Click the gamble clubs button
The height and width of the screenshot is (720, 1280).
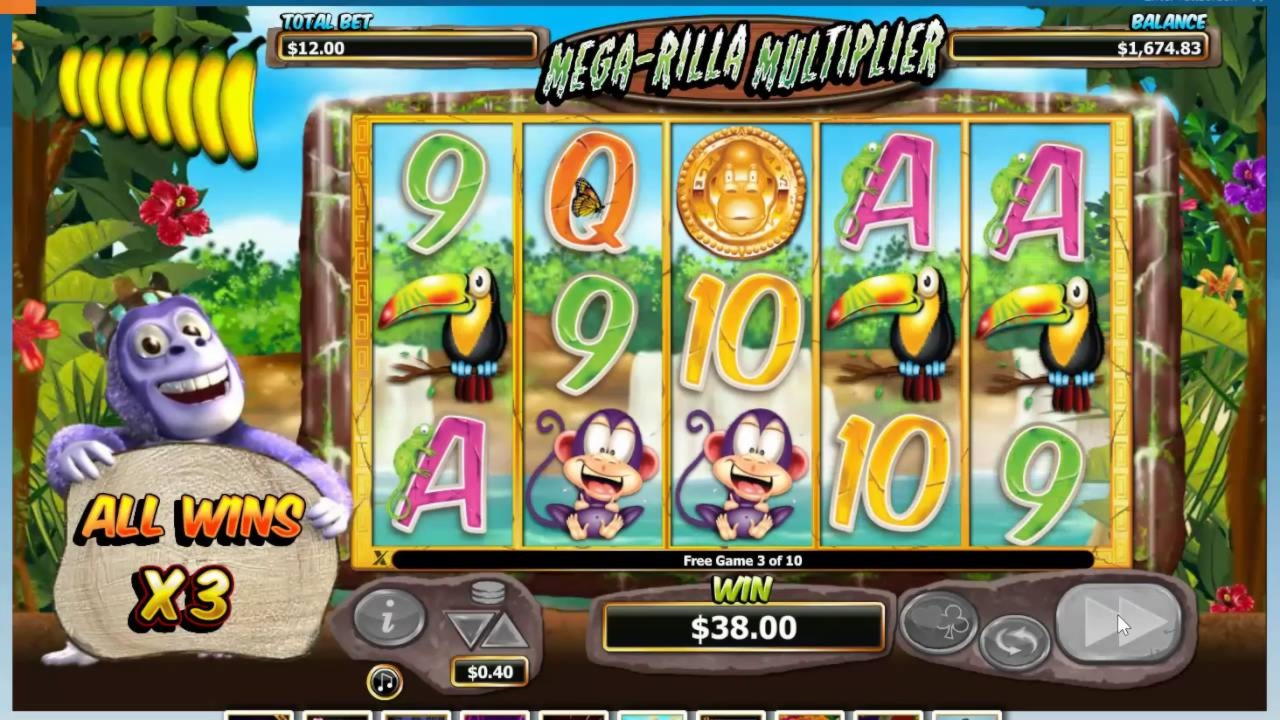click(938, 622)
